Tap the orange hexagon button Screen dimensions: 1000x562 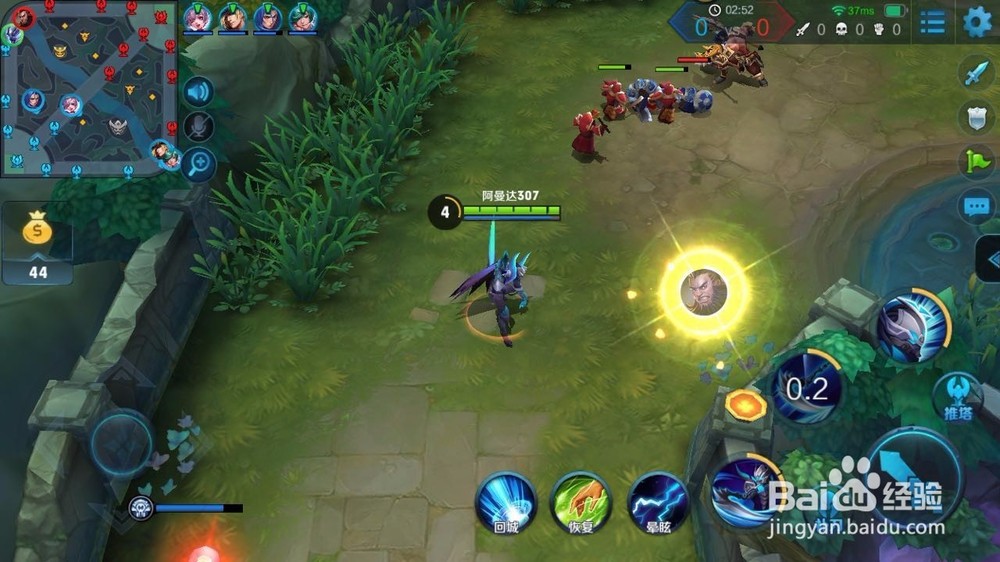point(745,404)
